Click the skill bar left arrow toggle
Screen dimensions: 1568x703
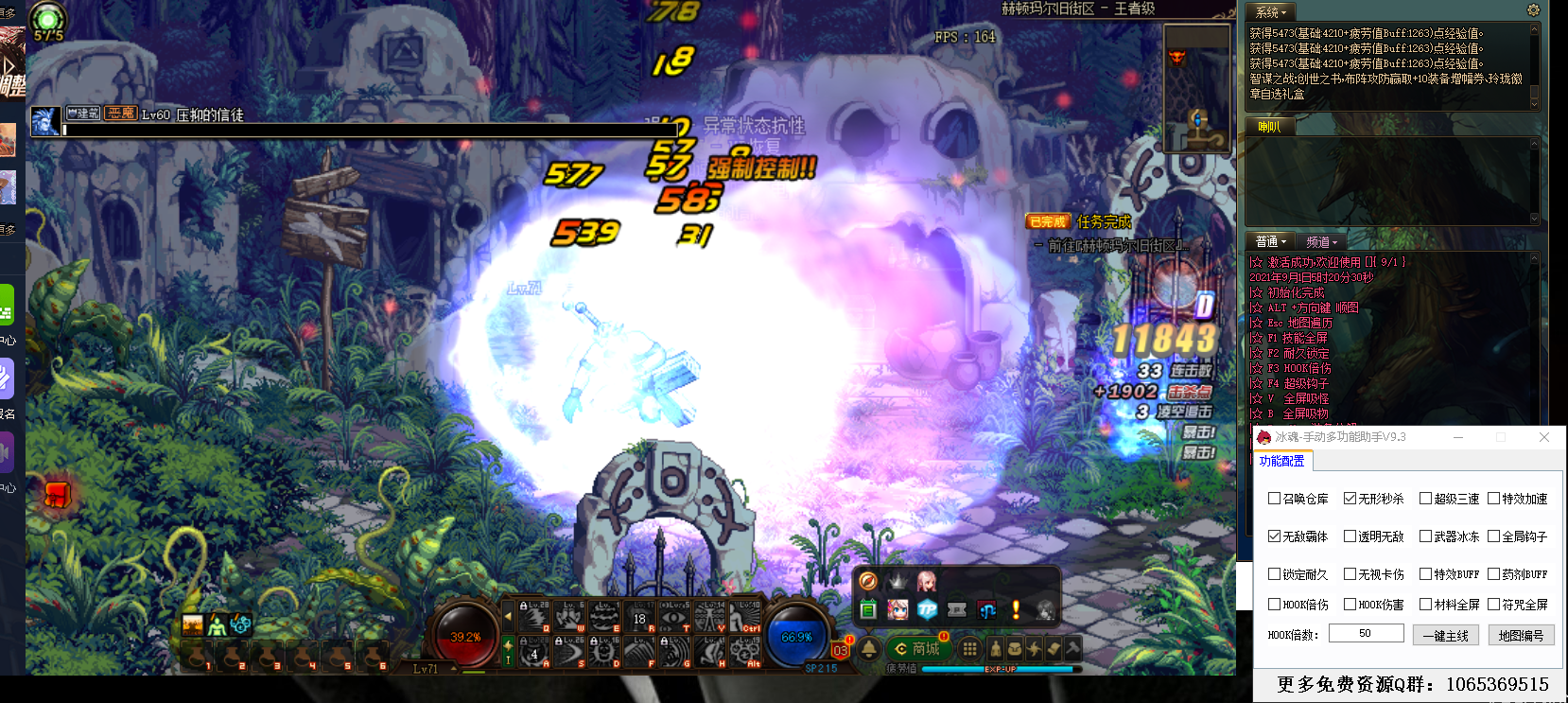click(x=509, y=616)
